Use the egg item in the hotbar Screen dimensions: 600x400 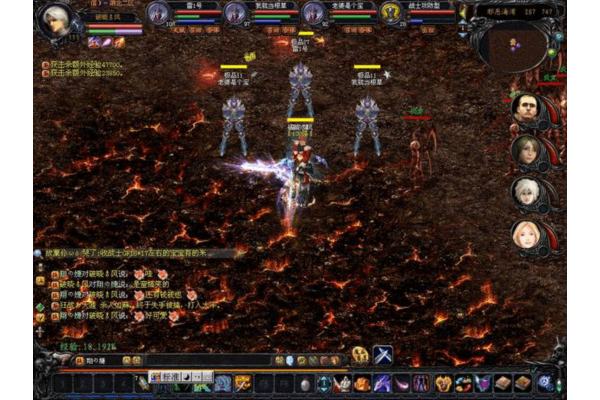tap(305, 383)
